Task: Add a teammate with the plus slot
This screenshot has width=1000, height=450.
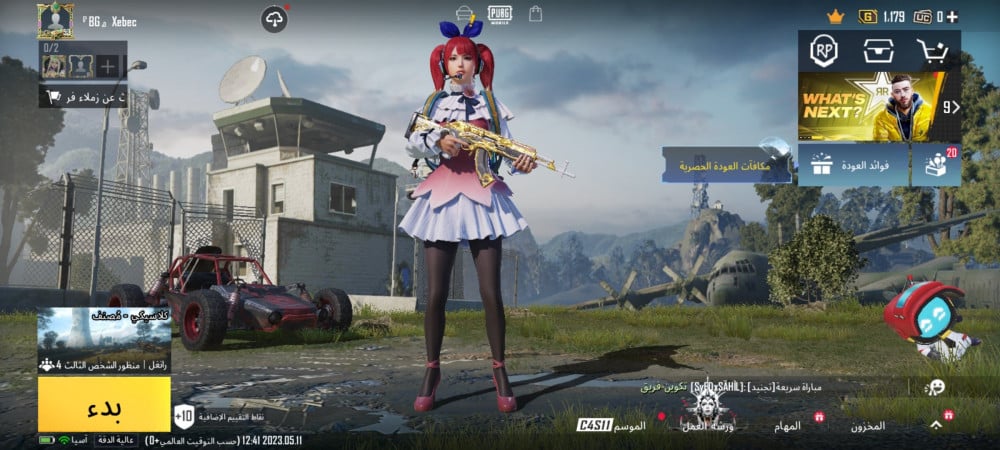Action: [x=108, y=66]
